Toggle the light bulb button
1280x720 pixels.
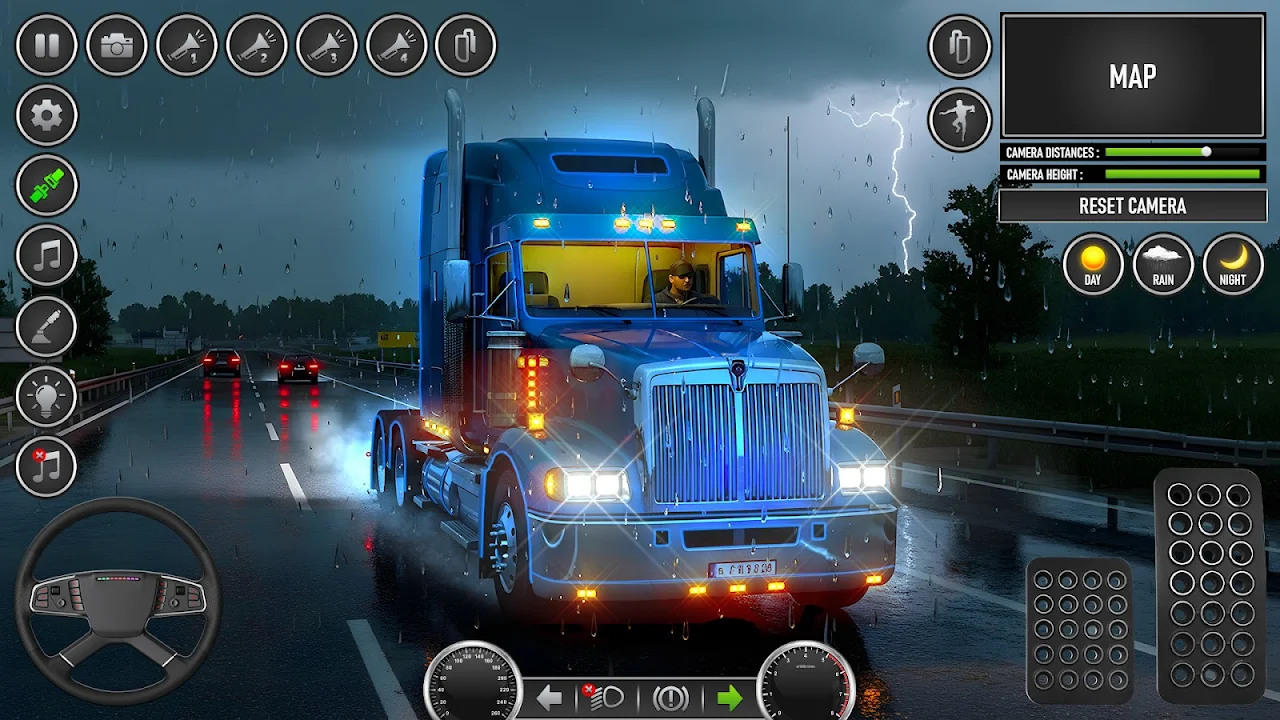coord(46,396)
